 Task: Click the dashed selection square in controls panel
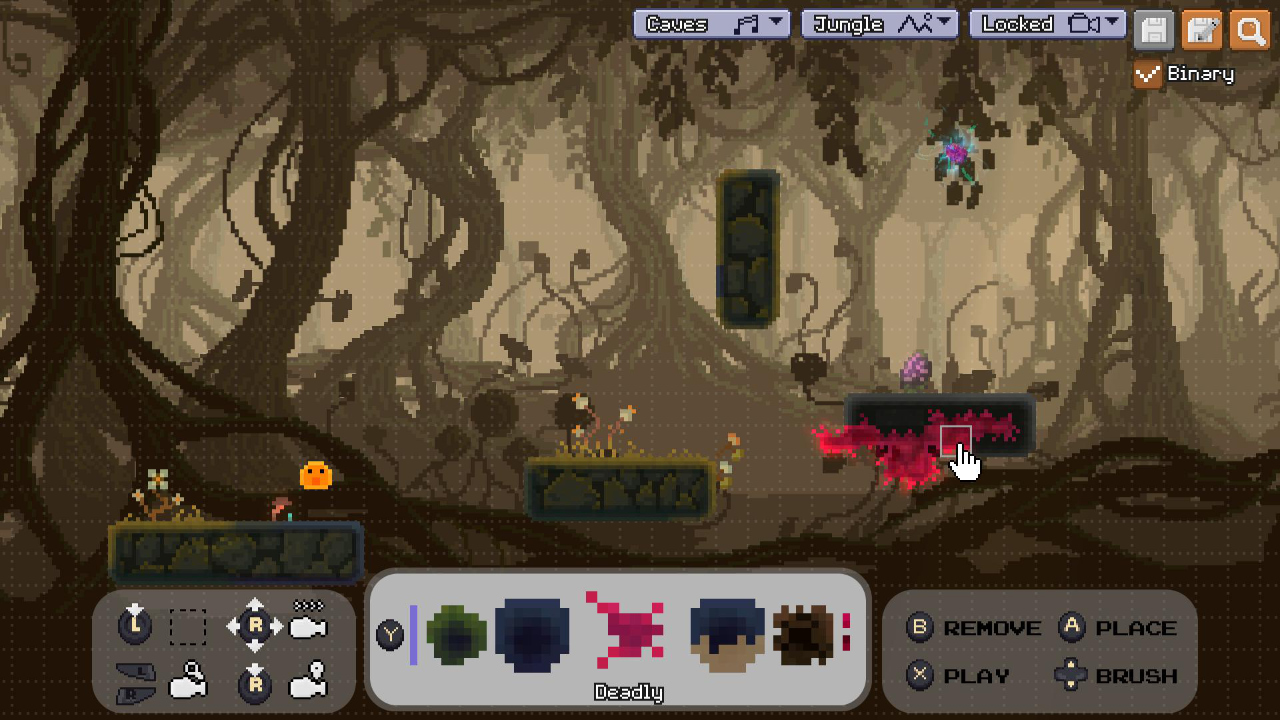[187, 628]
